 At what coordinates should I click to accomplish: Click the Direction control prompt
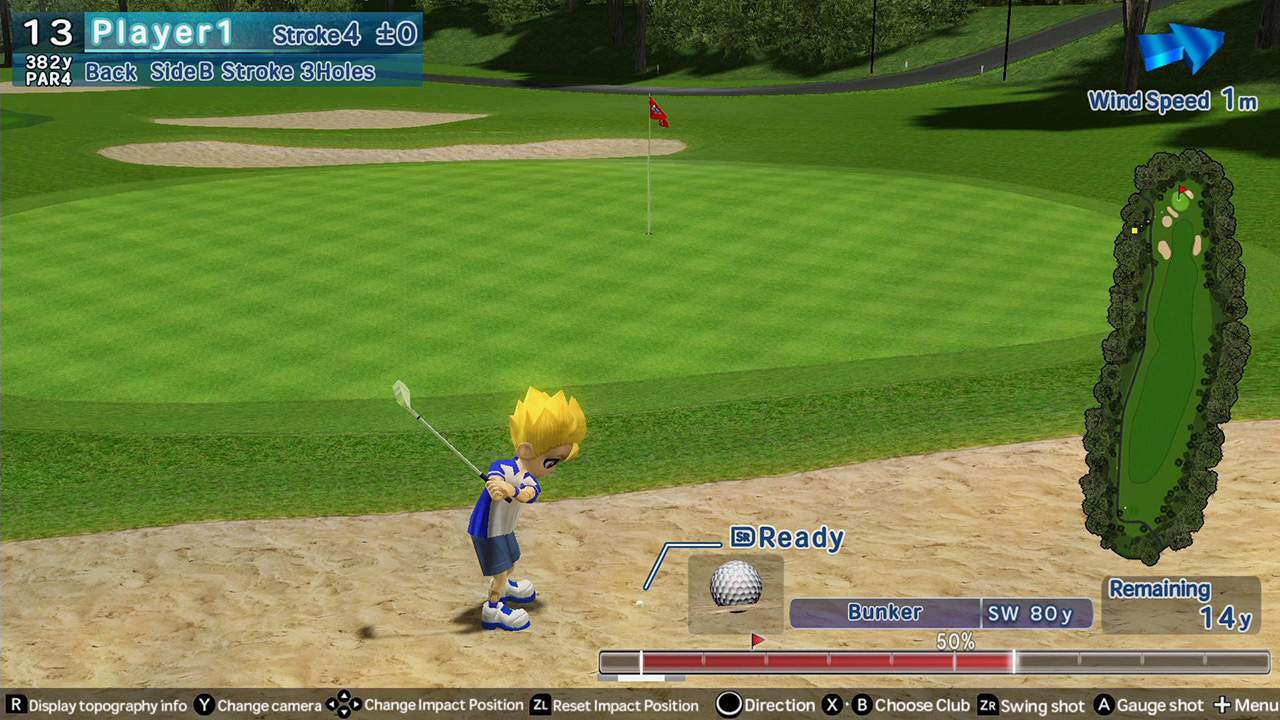[730, 705]
